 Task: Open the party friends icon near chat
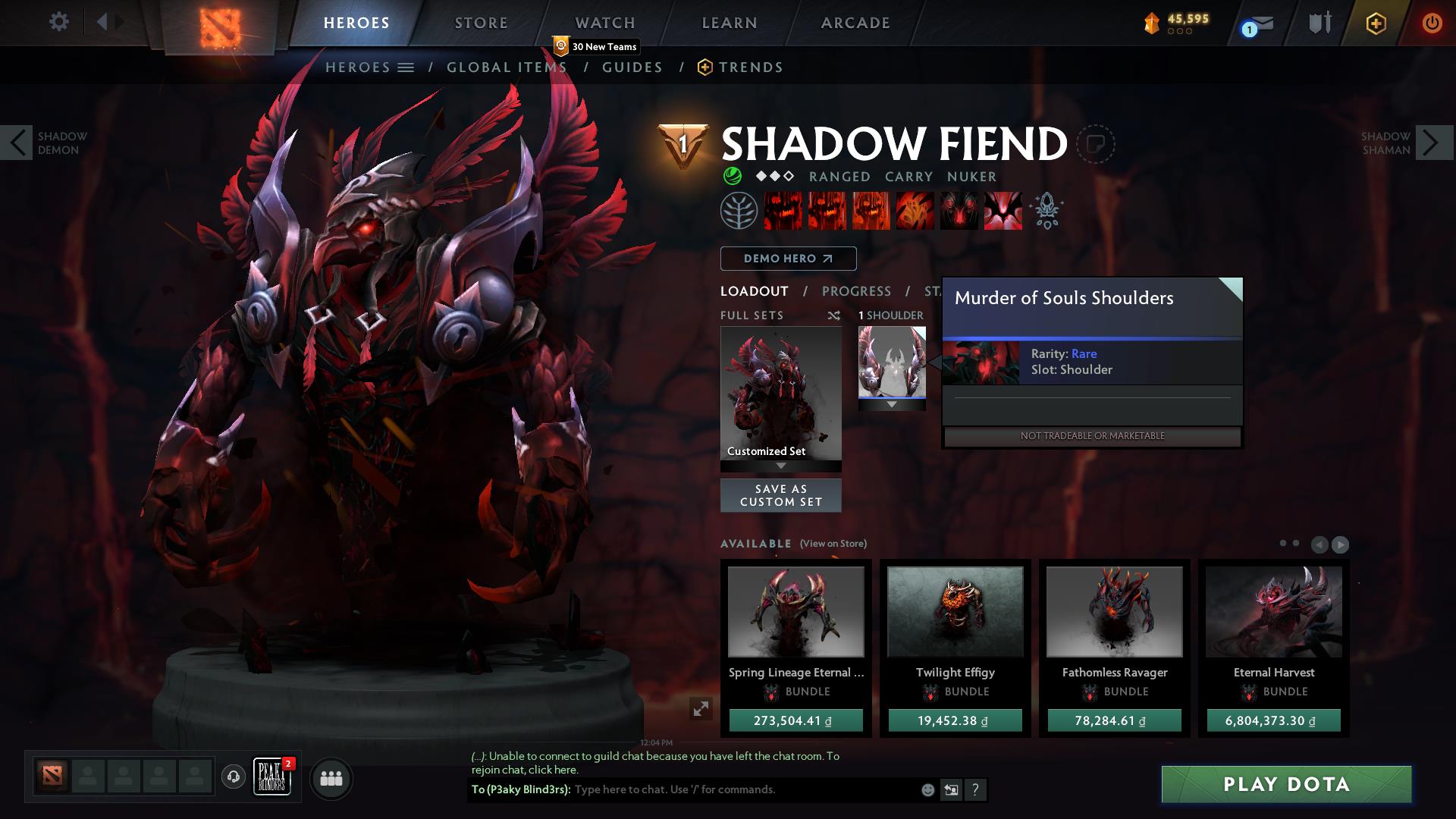(331, 778)
